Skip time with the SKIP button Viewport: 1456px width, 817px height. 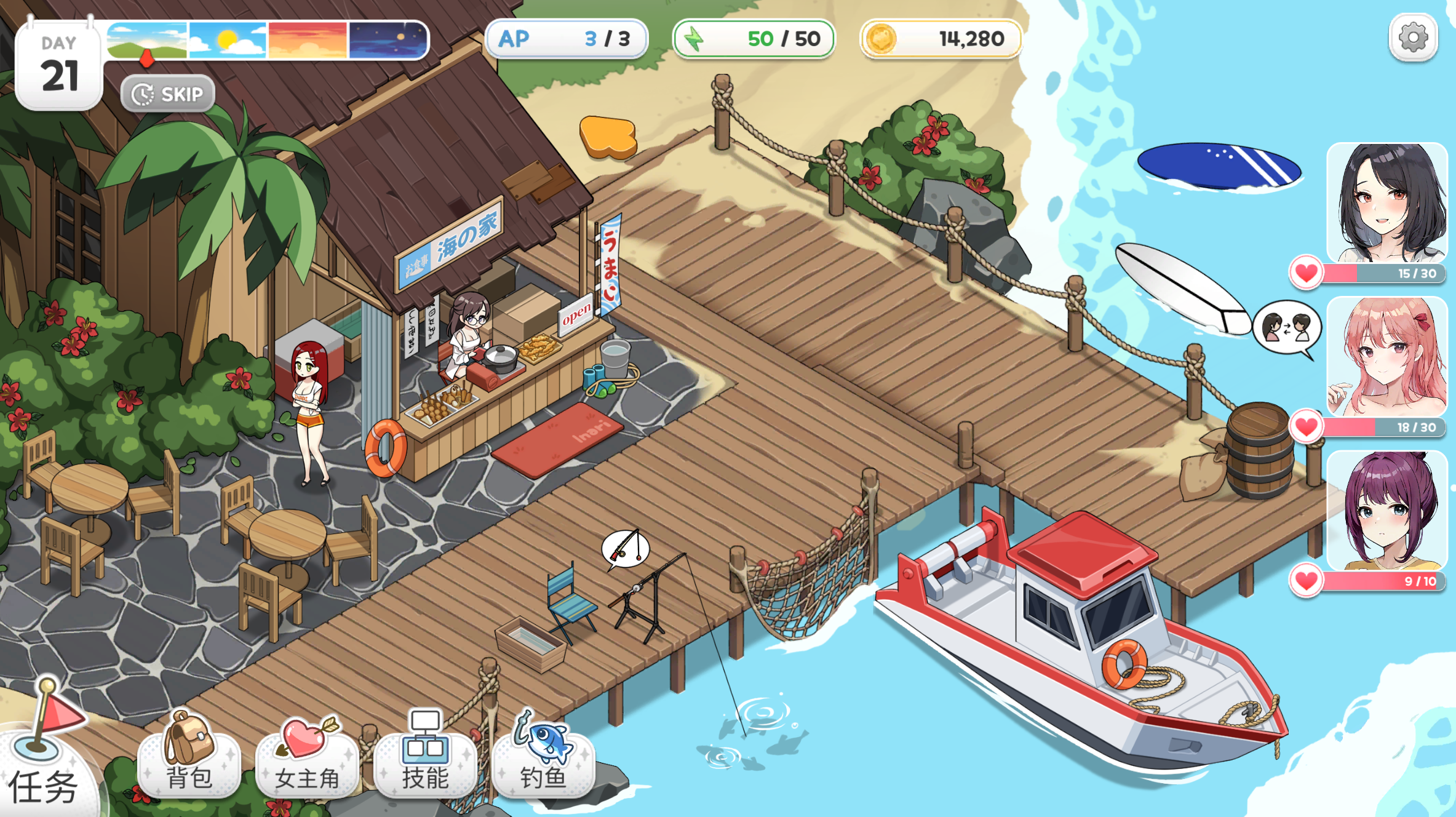click(x=168, y=94)
